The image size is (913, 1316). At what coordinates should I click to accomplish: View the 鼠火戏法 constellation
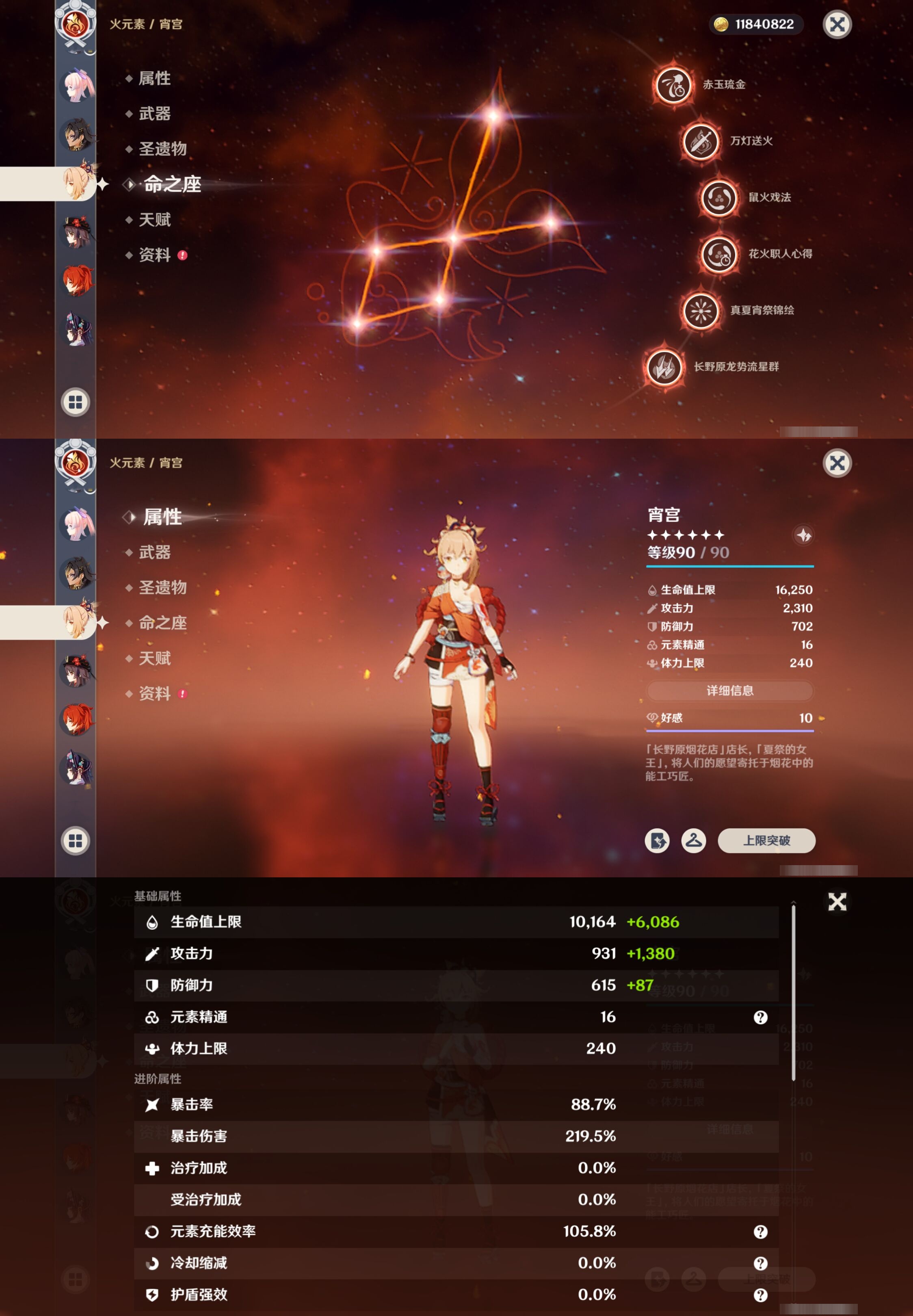tap(718, 198)
